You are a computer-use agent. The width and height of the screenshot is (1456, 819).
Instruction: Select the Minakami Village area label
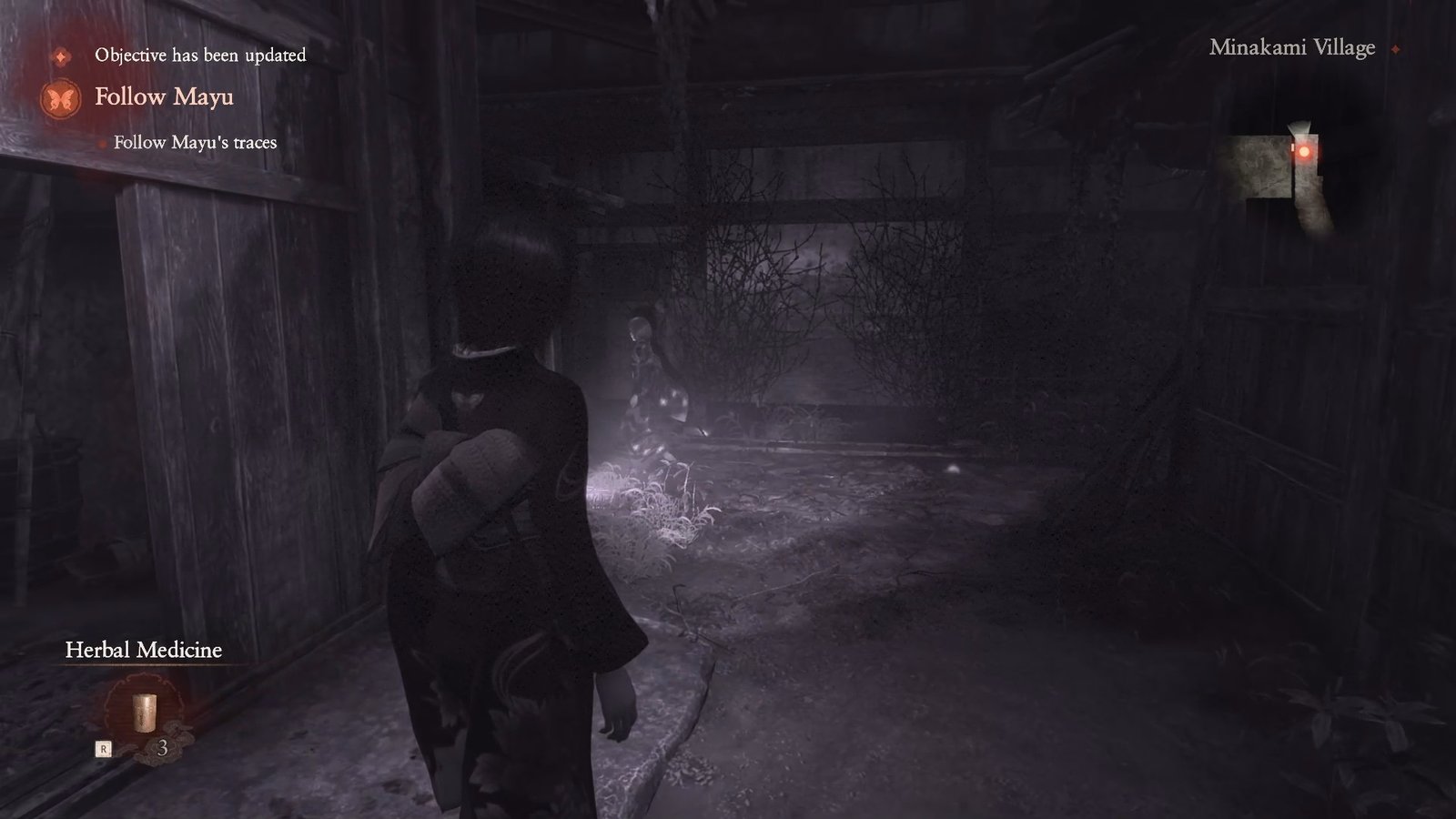[x=1292, y=49]
